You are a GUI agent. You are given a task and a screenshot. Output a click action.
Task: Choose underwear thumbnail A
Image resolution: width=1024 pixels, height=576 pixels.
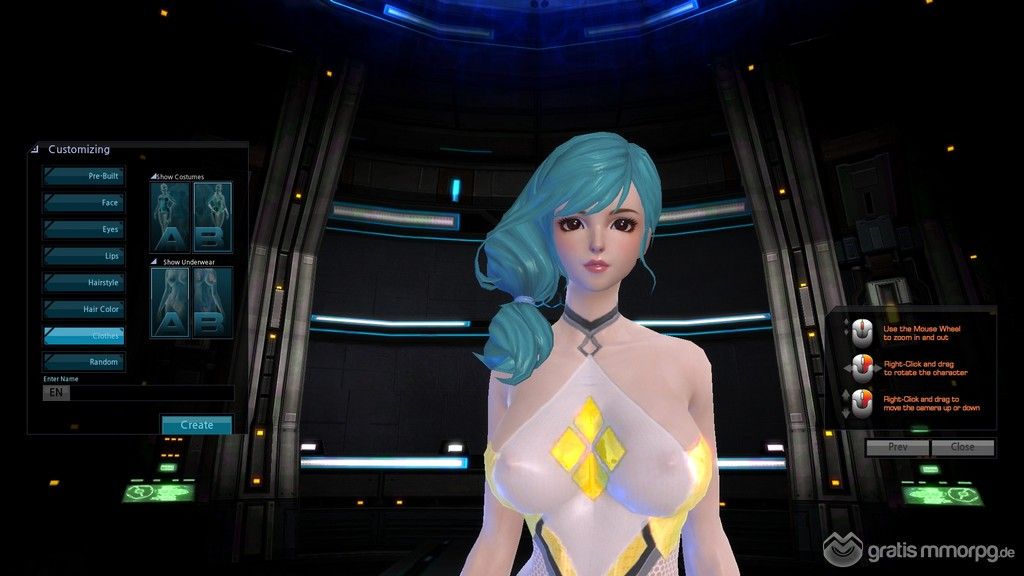[168, 302]
